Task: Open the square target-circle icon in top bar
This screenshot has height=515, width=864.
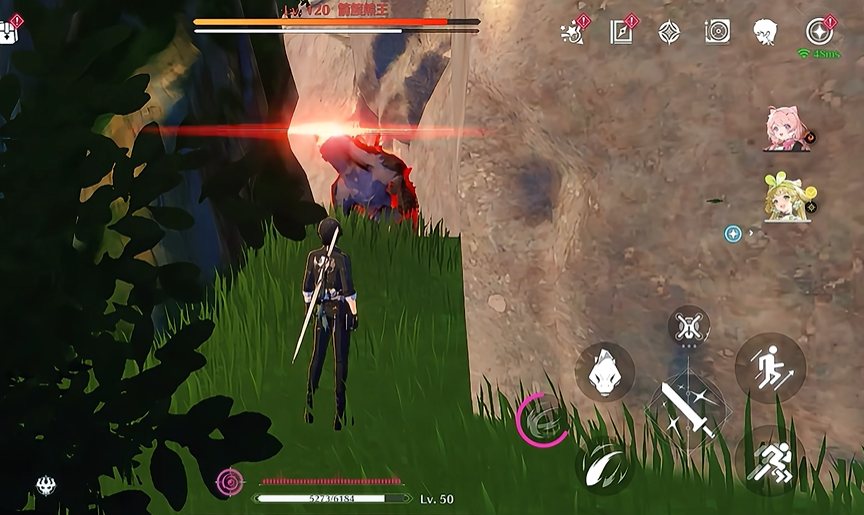Action: pyautogui.click(x=717, y=32)
